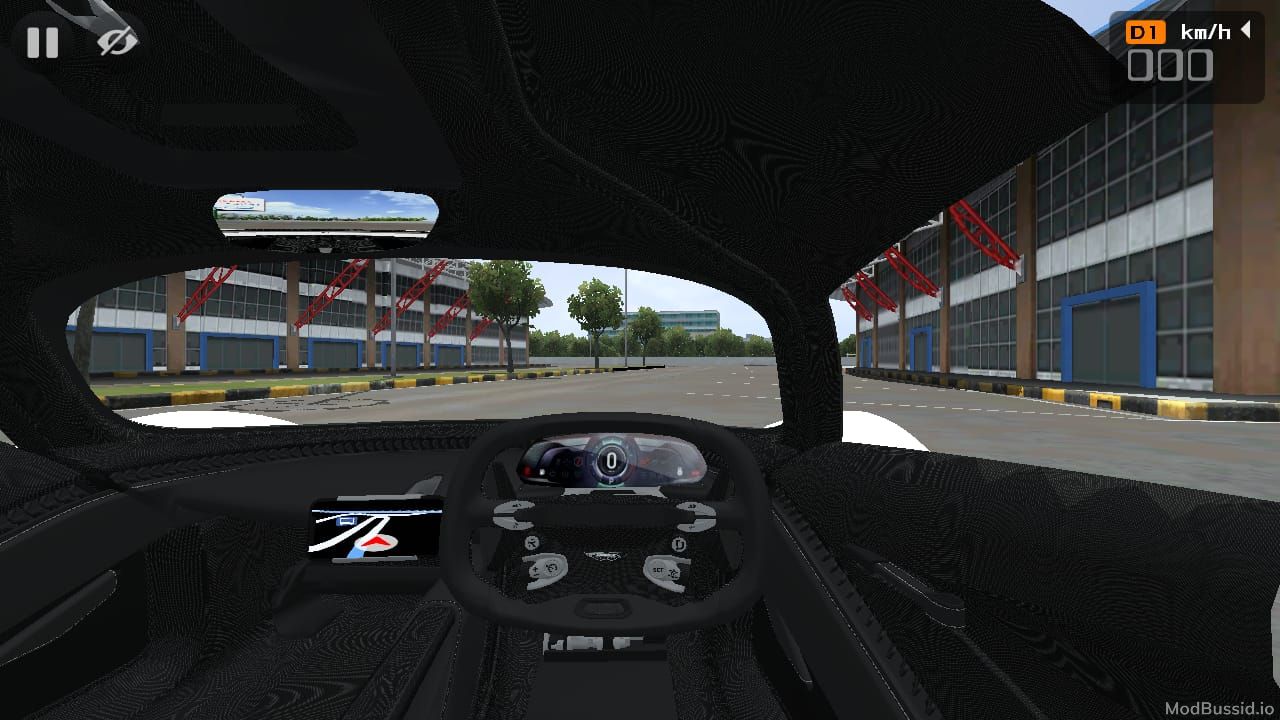Viewport: 1280px width, 720px height.
Task: Click the GPS navigation screen on the dashboard
Action: pos(375,530)
